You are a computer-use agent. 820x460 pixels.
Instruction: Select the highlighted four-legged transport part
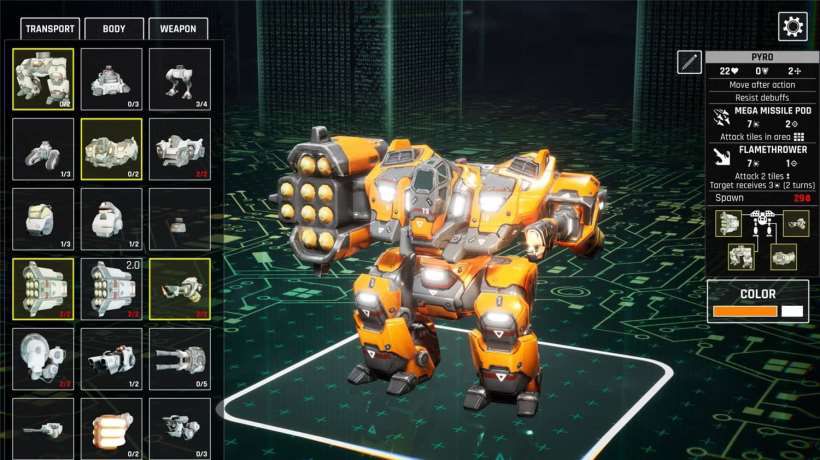43,78
